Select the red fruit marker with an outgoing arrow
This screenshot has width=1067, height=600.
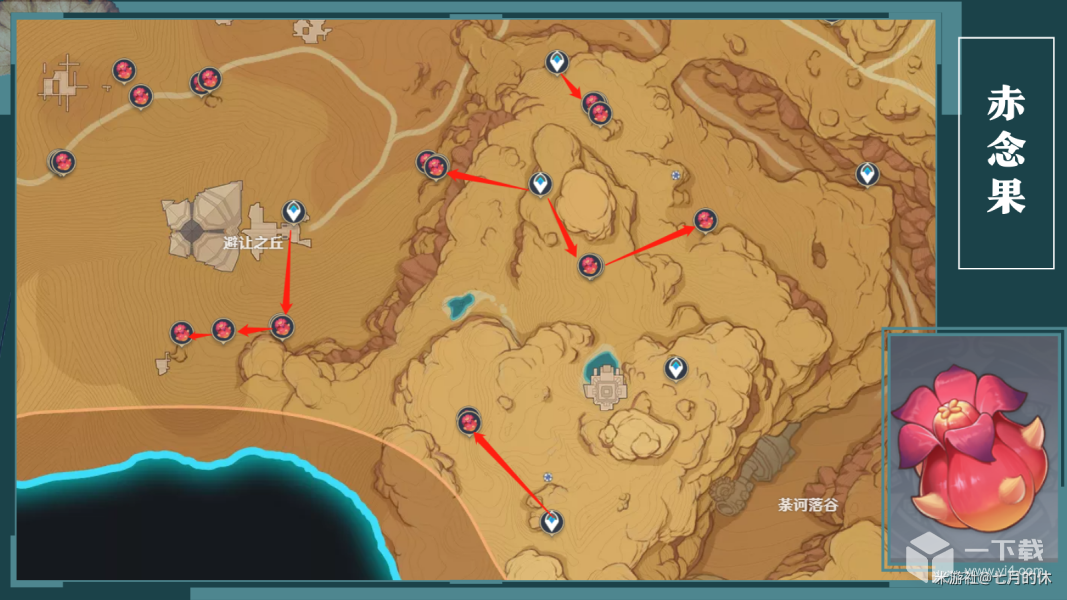[589, 265]
